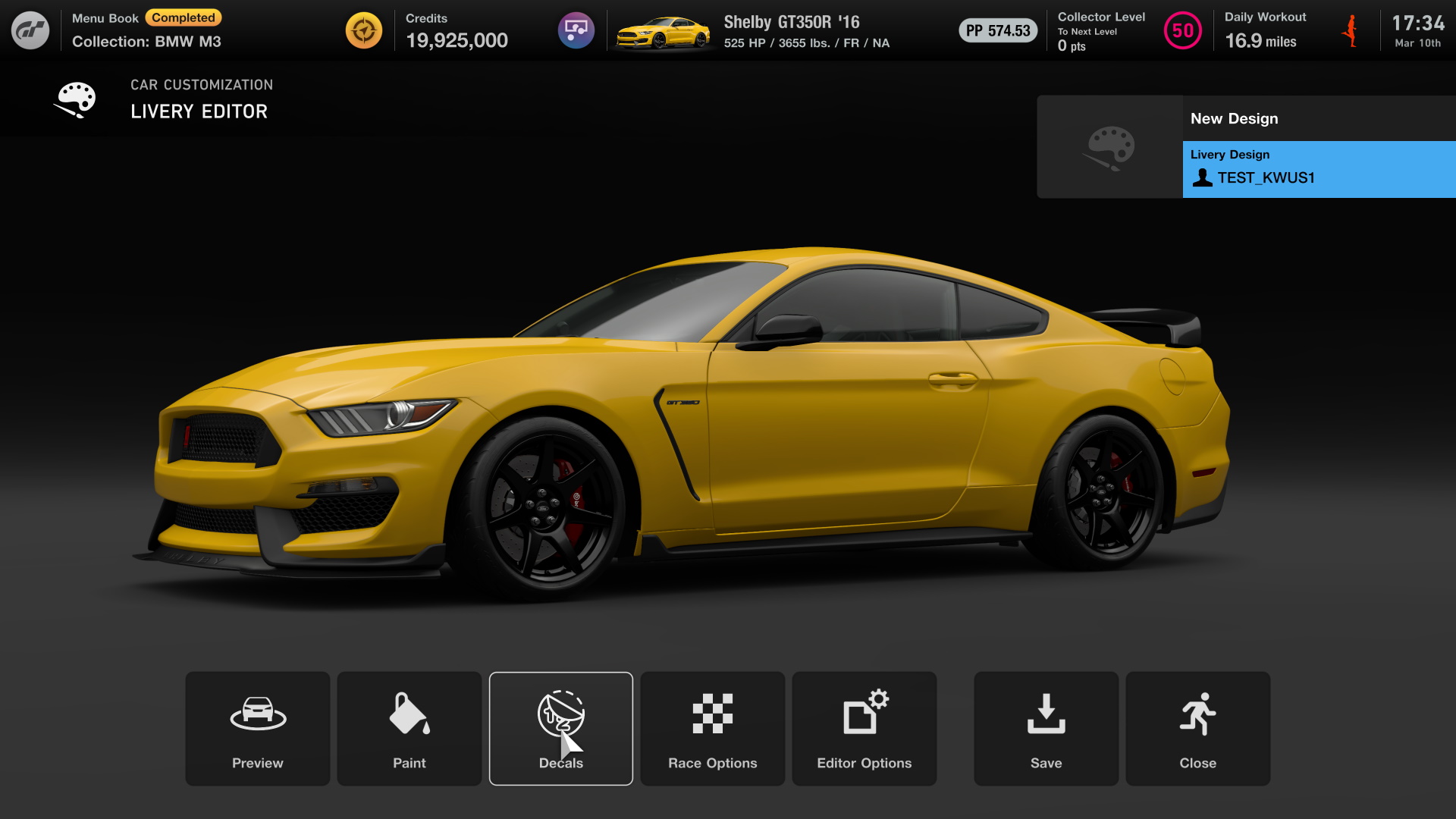Viewport: 1456px width, 819px height.
Task: Open Collection: BMW M3 details
Action: 146,42
